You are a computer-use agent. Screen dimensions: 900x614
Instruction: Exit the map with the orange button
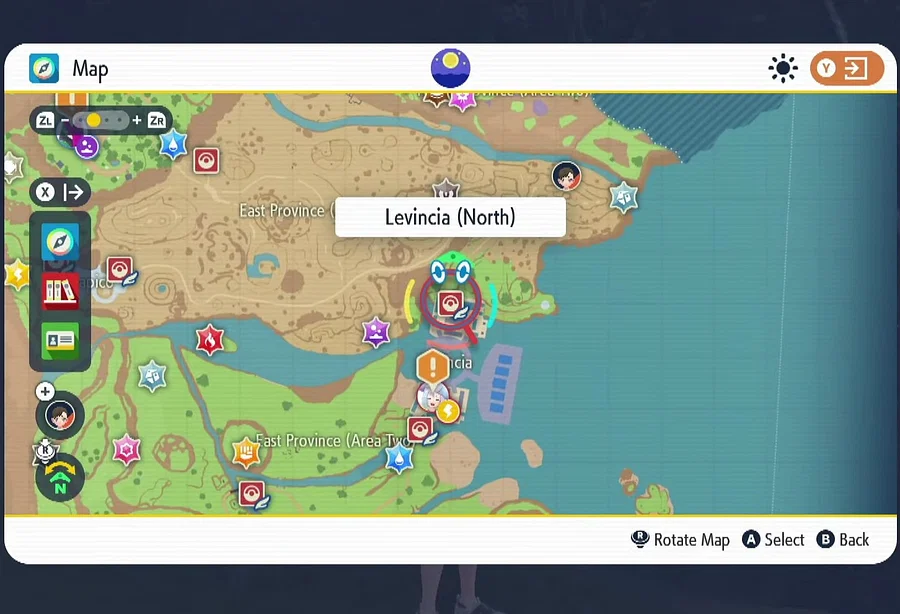click(846, 68)
